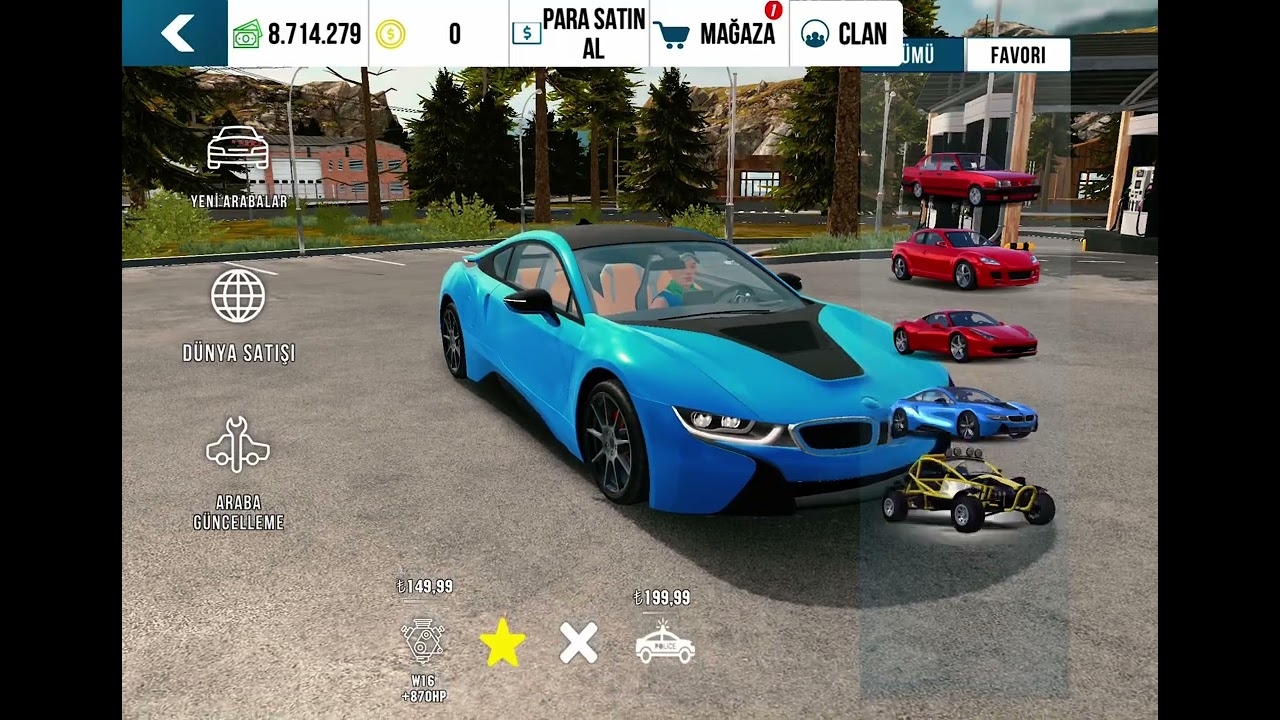This screenshot has width=1280, height=720.
Task: Open Araba Güncelleme car upgrade
Action: pyautogui.click(x=238, y=472)
